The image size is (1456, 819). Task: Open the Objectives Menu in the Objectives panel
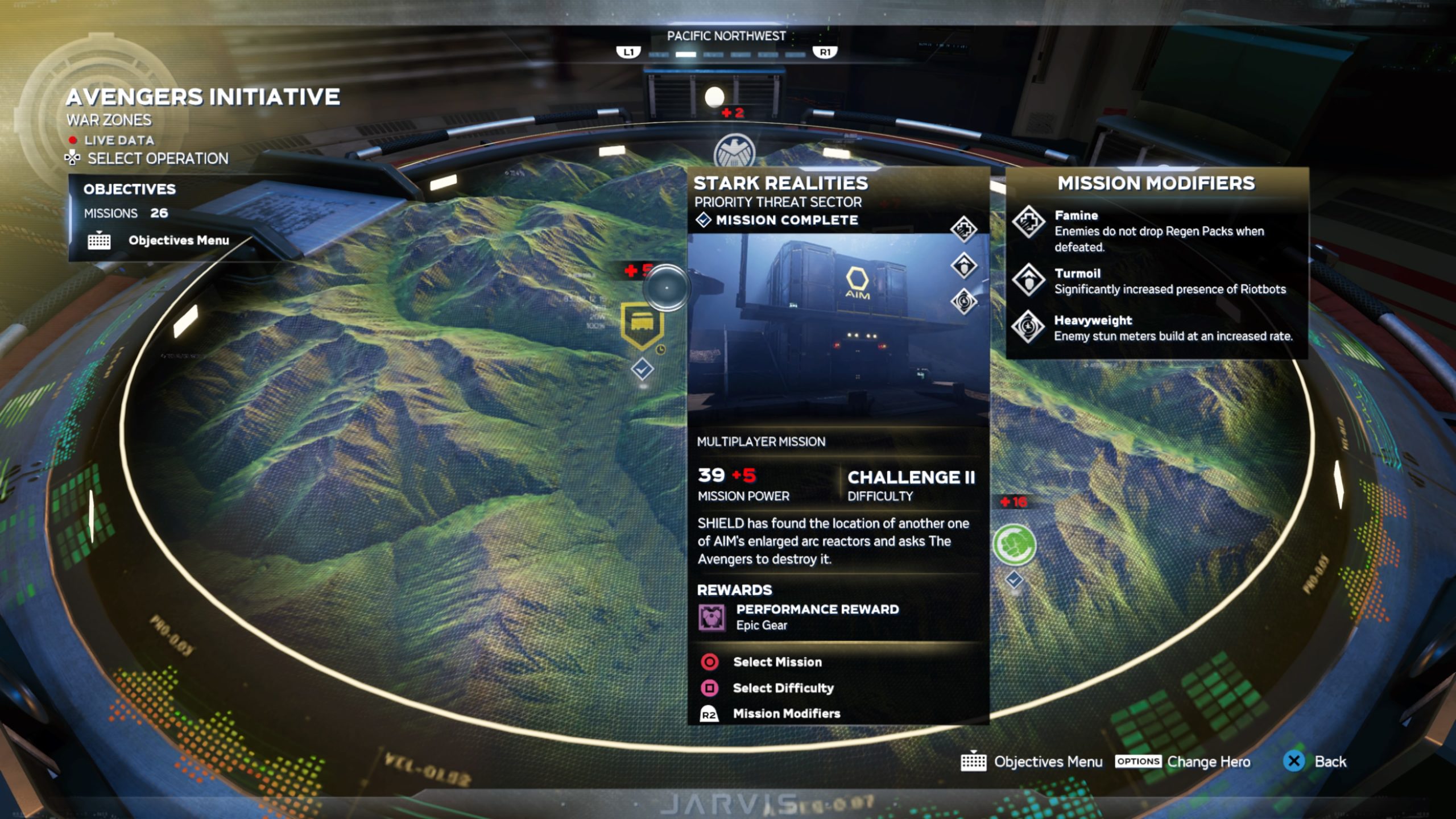pyautogui.click(x=178, y=241)
